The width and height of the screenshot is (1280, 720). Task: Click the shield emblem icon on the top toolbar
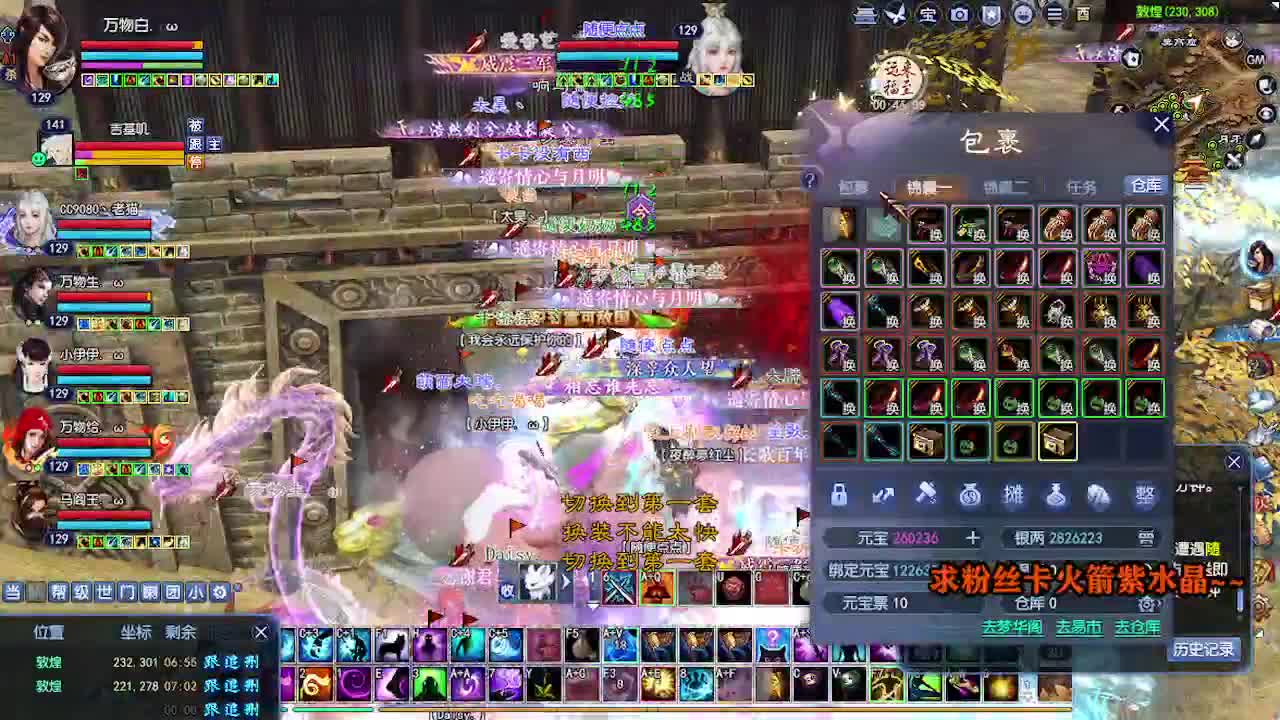click(989, 16)
